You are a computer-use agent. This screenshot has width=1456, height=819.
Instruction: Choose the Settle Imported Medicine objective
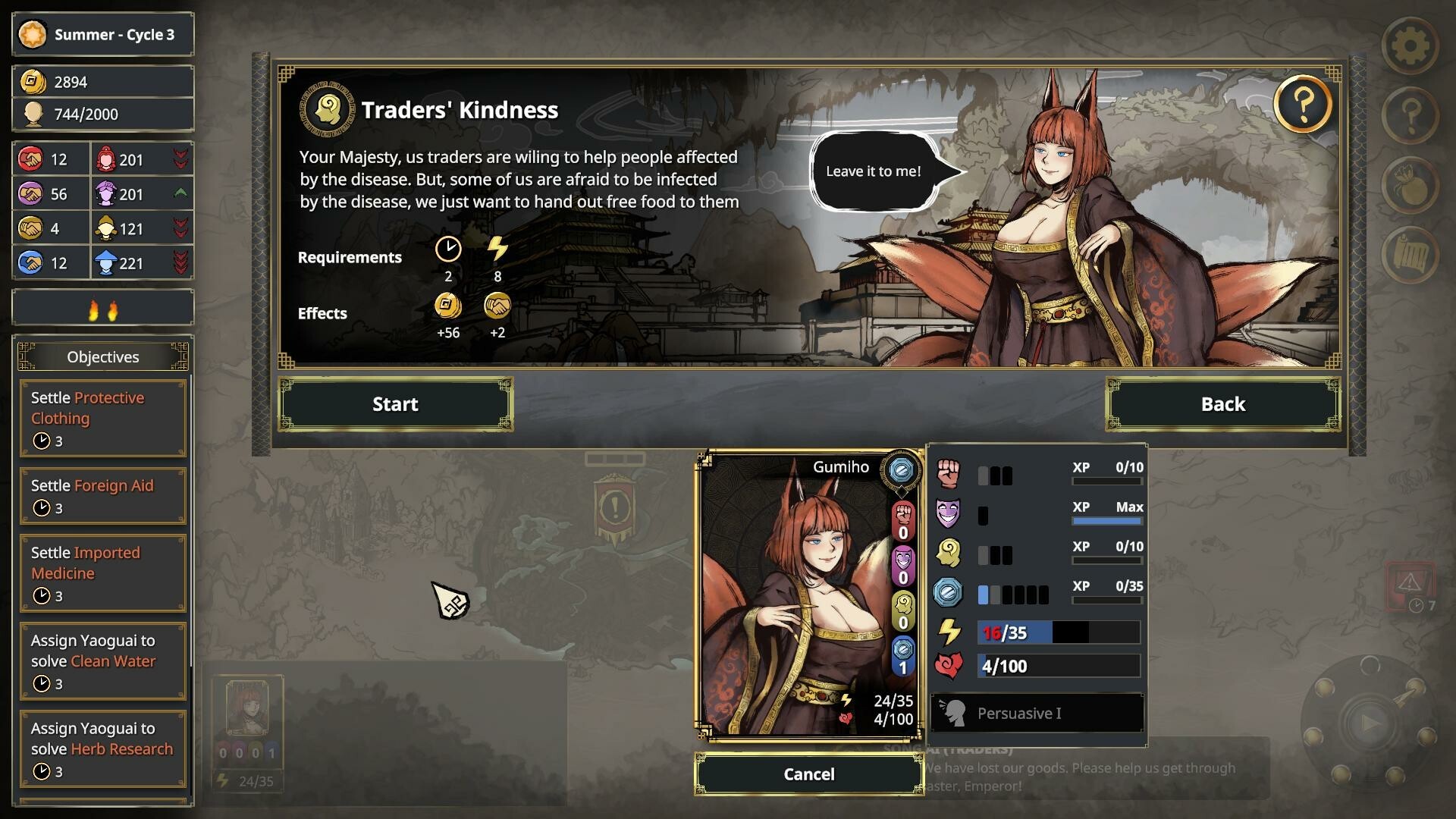[x=103, y=573]
